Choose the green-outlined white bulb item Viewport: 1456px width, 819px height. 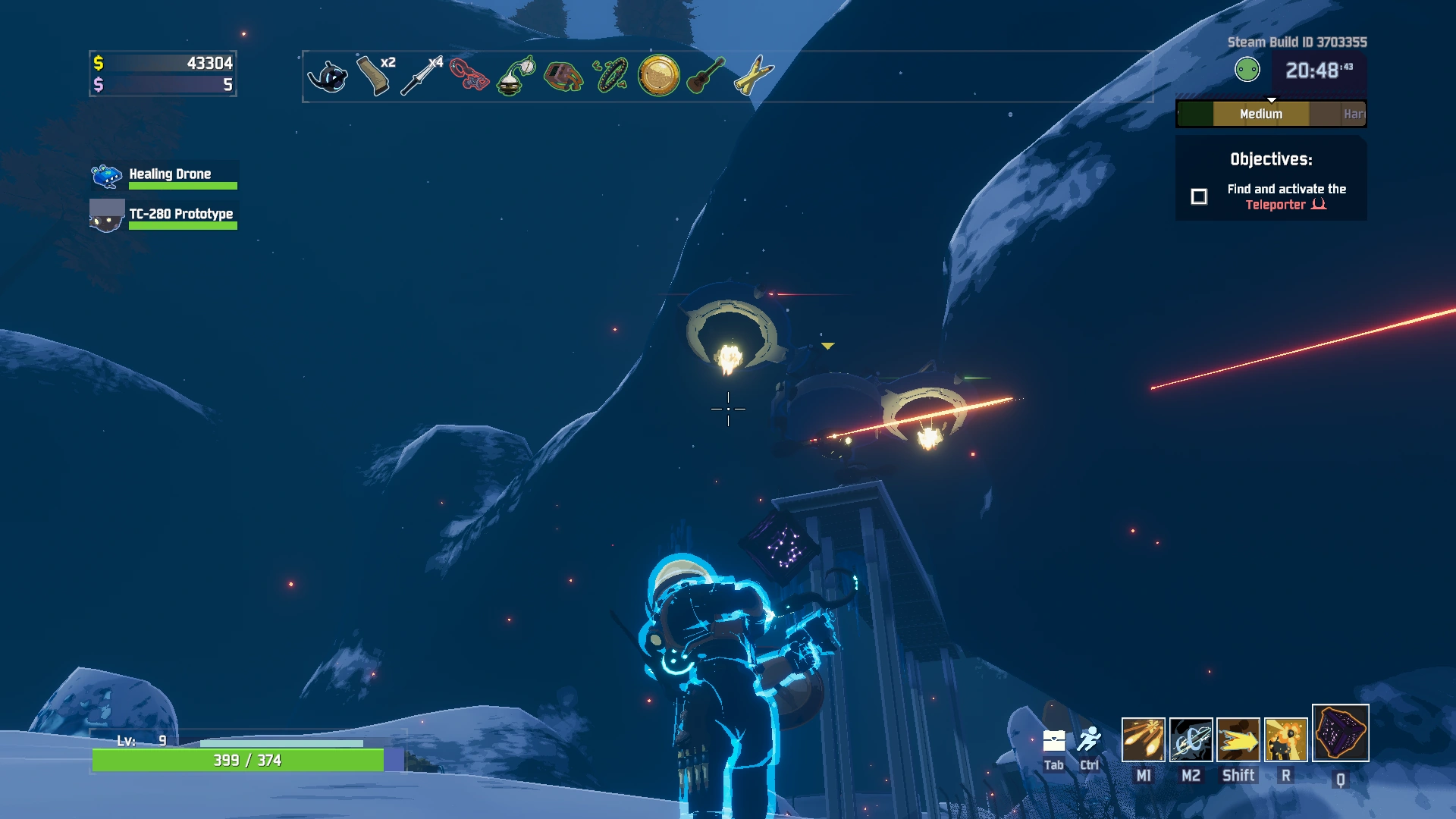(x=516, y=76)
